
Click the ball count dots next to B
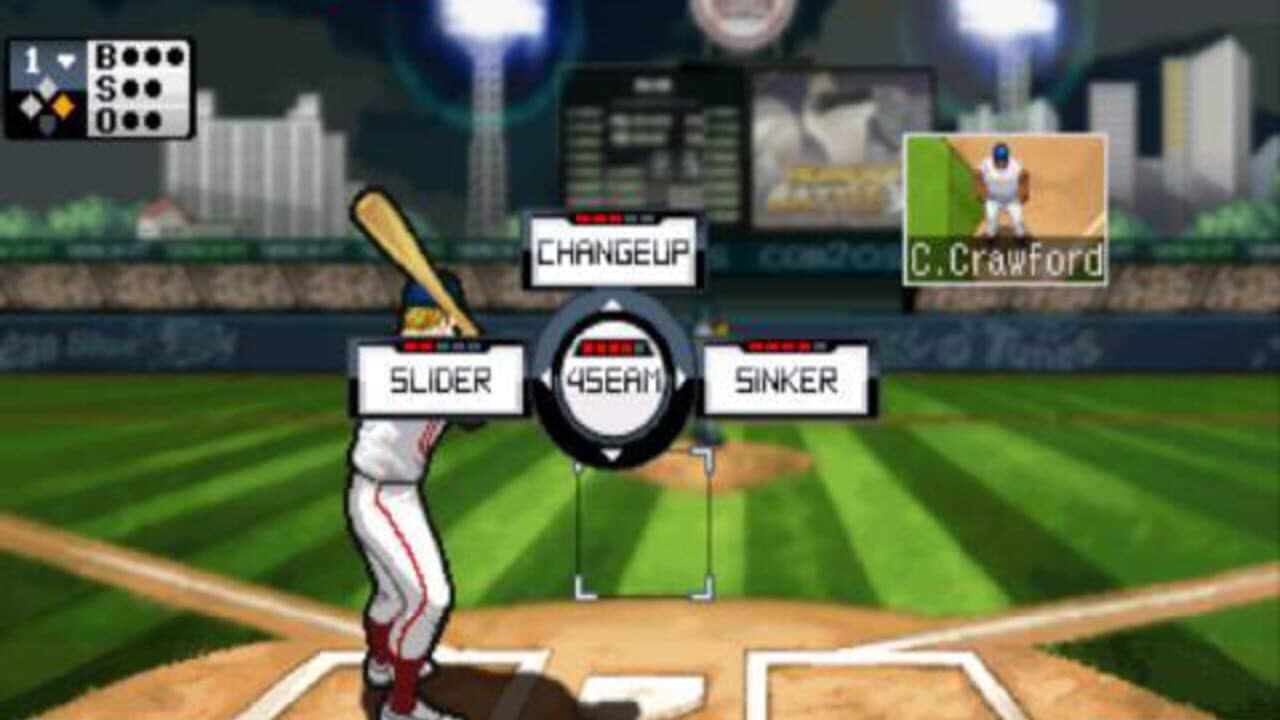point(152,58)
